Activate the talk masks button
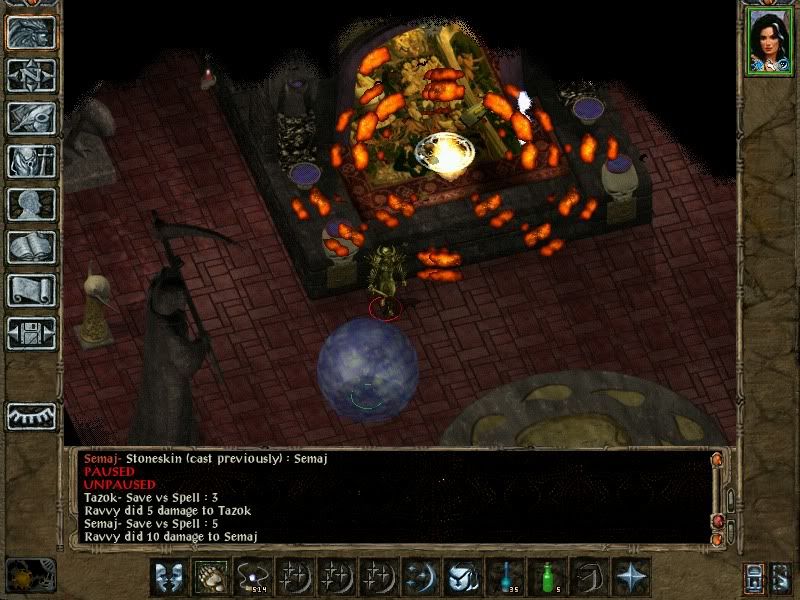 [169, 577]
